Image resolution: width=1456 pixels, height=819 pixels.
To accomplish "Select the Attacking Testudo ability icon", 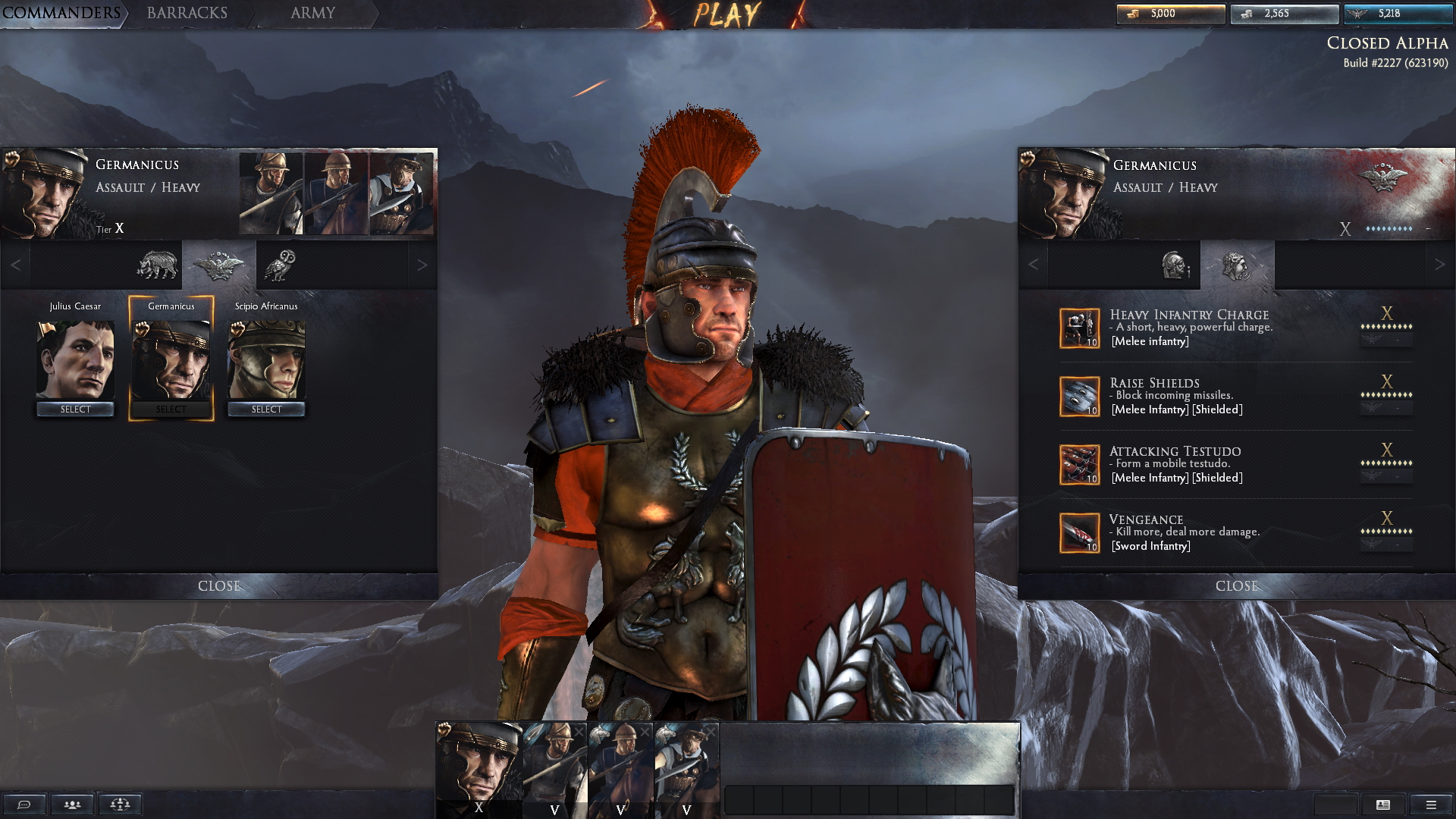I will click(x=1080, y=463).
